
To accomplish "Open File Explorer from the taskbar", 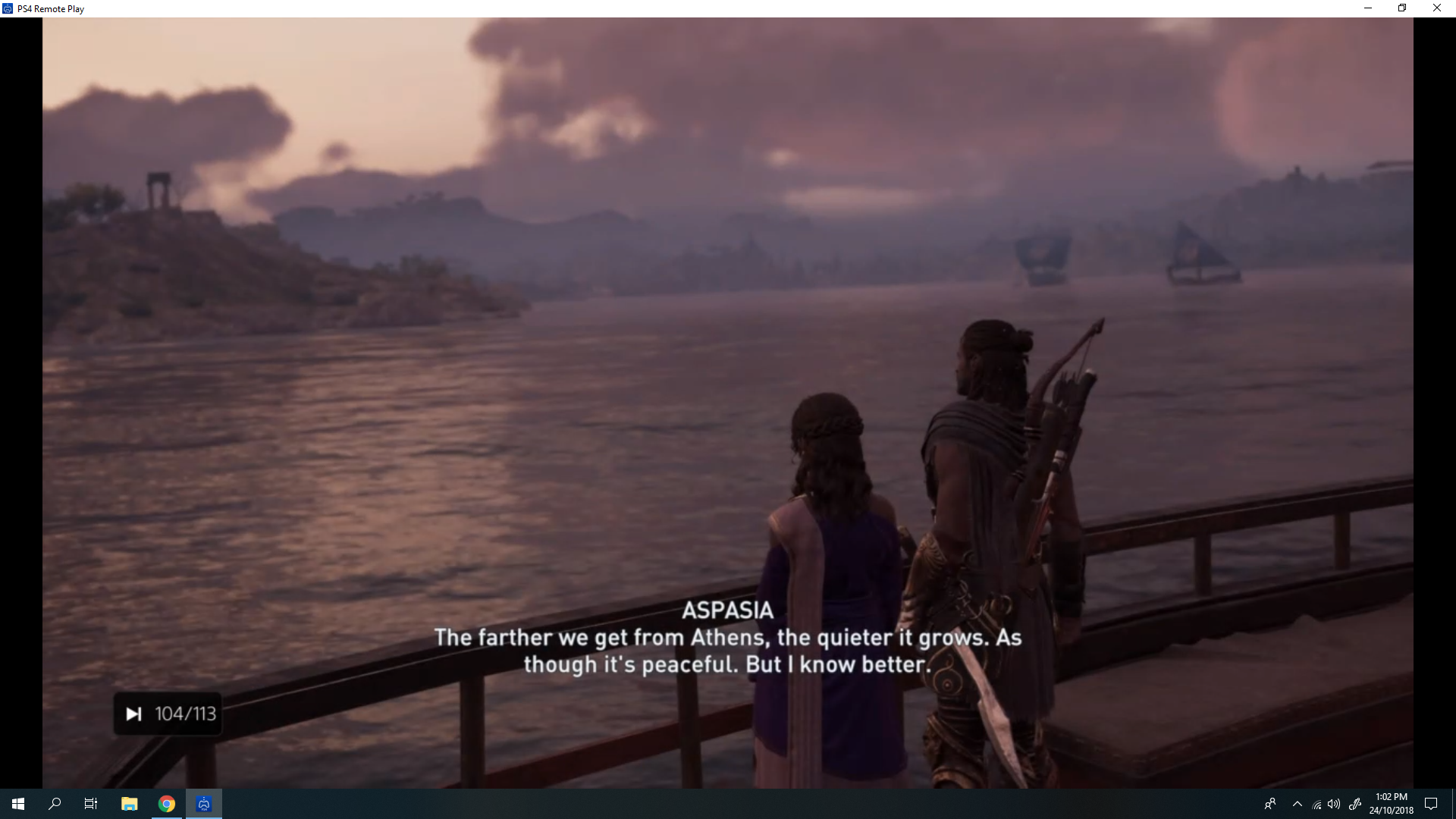I will 129,803.
